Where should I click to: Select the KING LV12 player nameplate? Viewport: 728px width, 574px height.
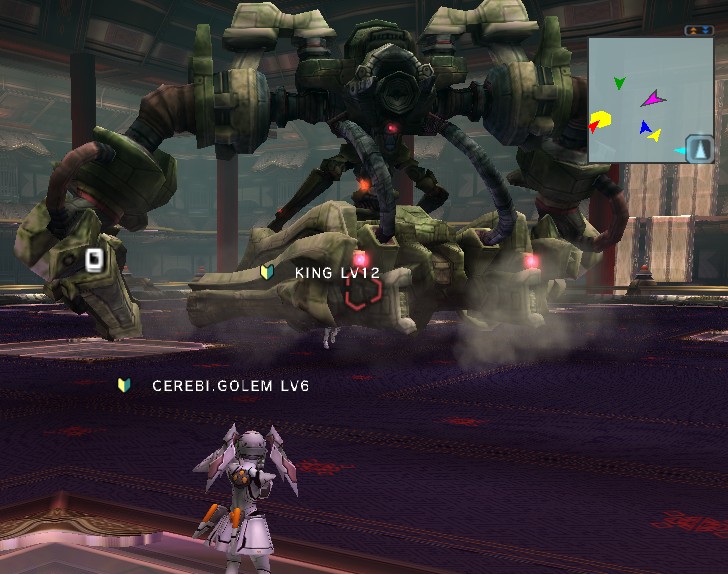pos(337,272)
